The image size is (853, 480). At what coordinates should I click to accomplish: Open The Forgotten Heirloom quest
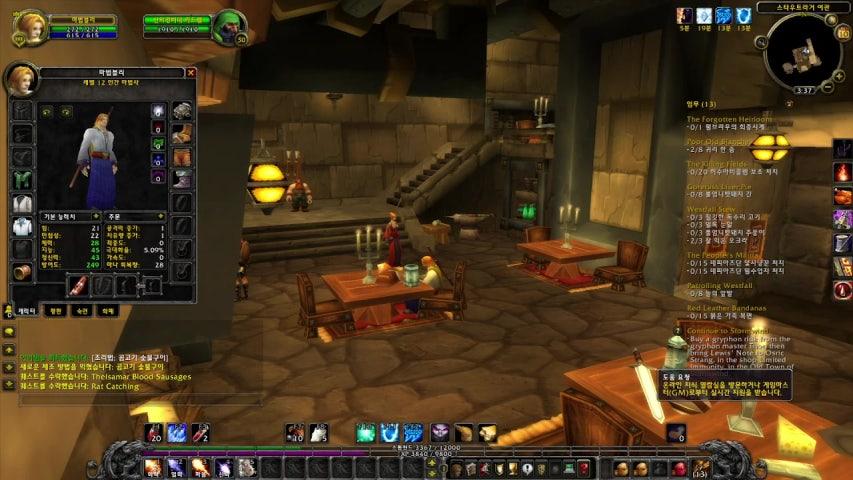click(x=729, y=119)
